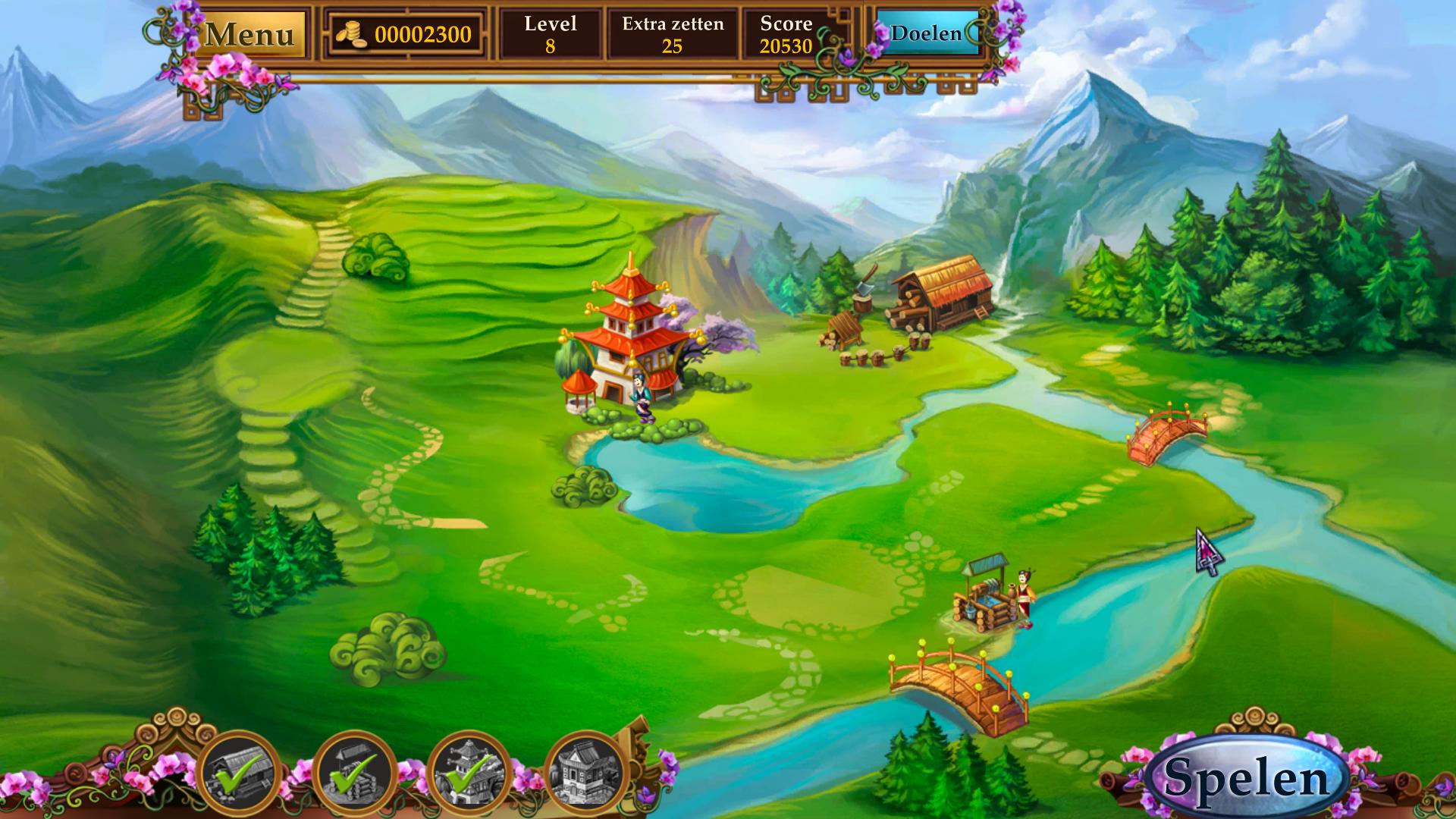The width and height of the screenshot is (1456, 819).
Task: Start the level with Spelen
Action: tap(1247, 777)
